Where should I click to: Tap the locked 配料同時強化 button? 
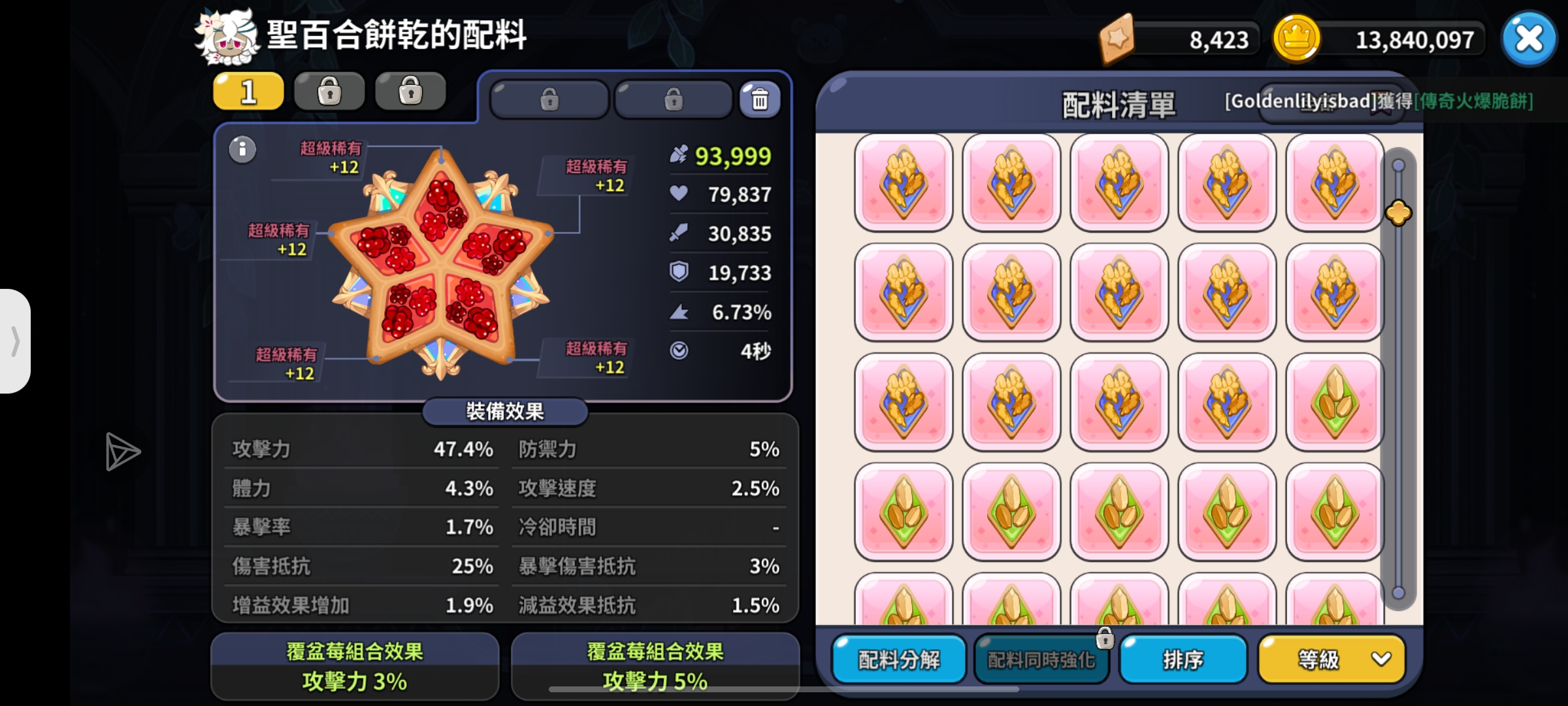click(x=1041, y=660)
